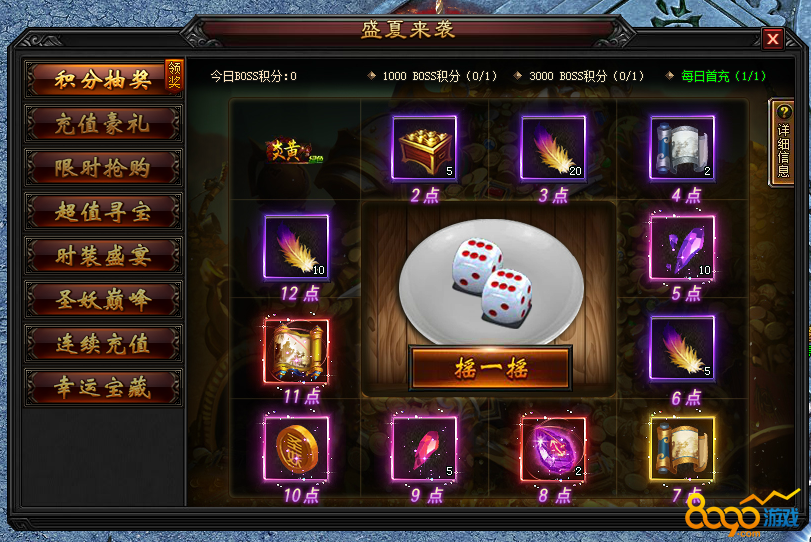This screenshot has height=542, width=811.
Task: Open the 超值寻宝 tab
Action: pyautogui.click(x=104, y=211)
